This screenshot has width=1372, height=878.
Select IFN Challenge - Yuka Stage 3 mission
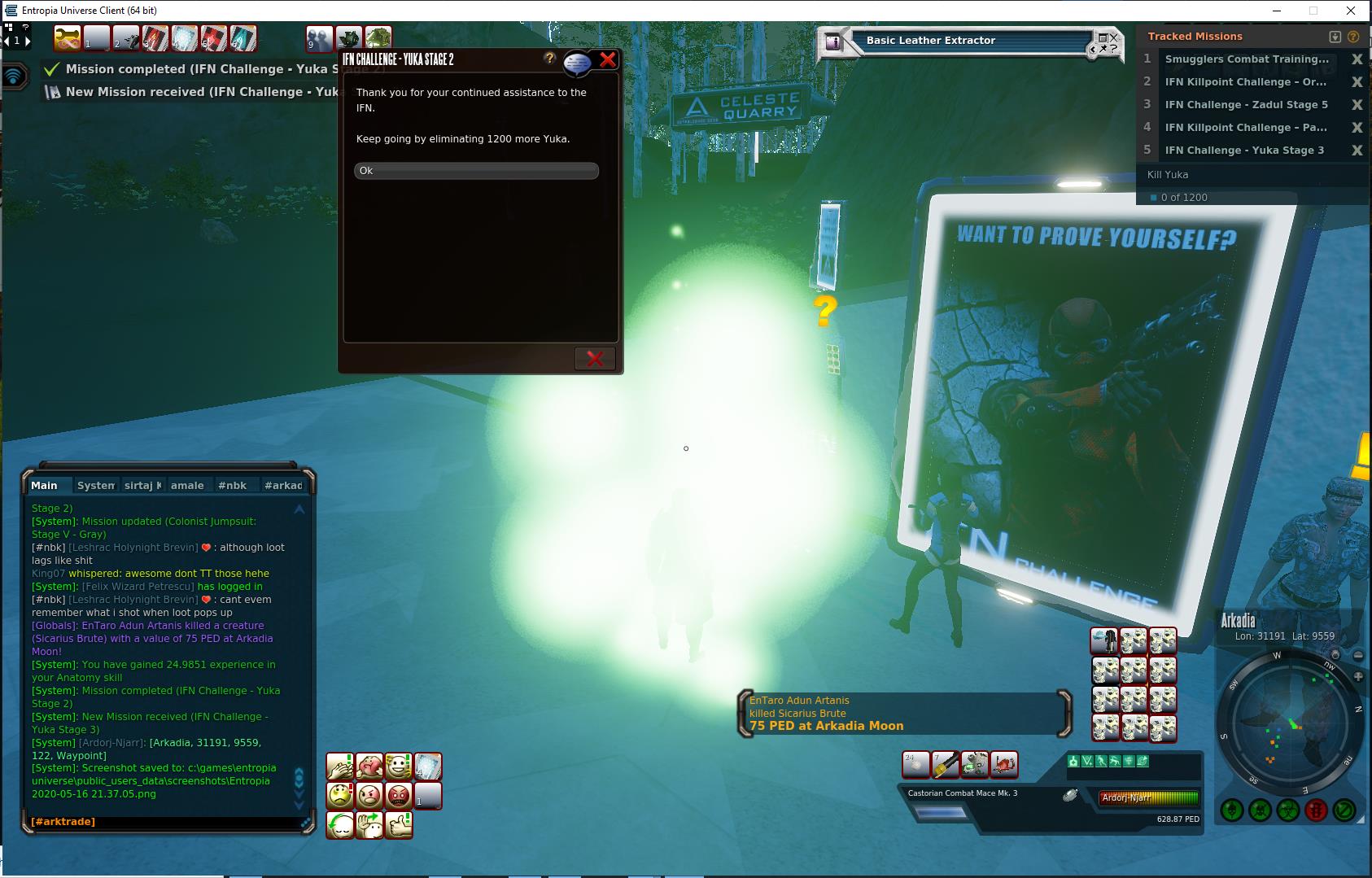pos(1244,151)
